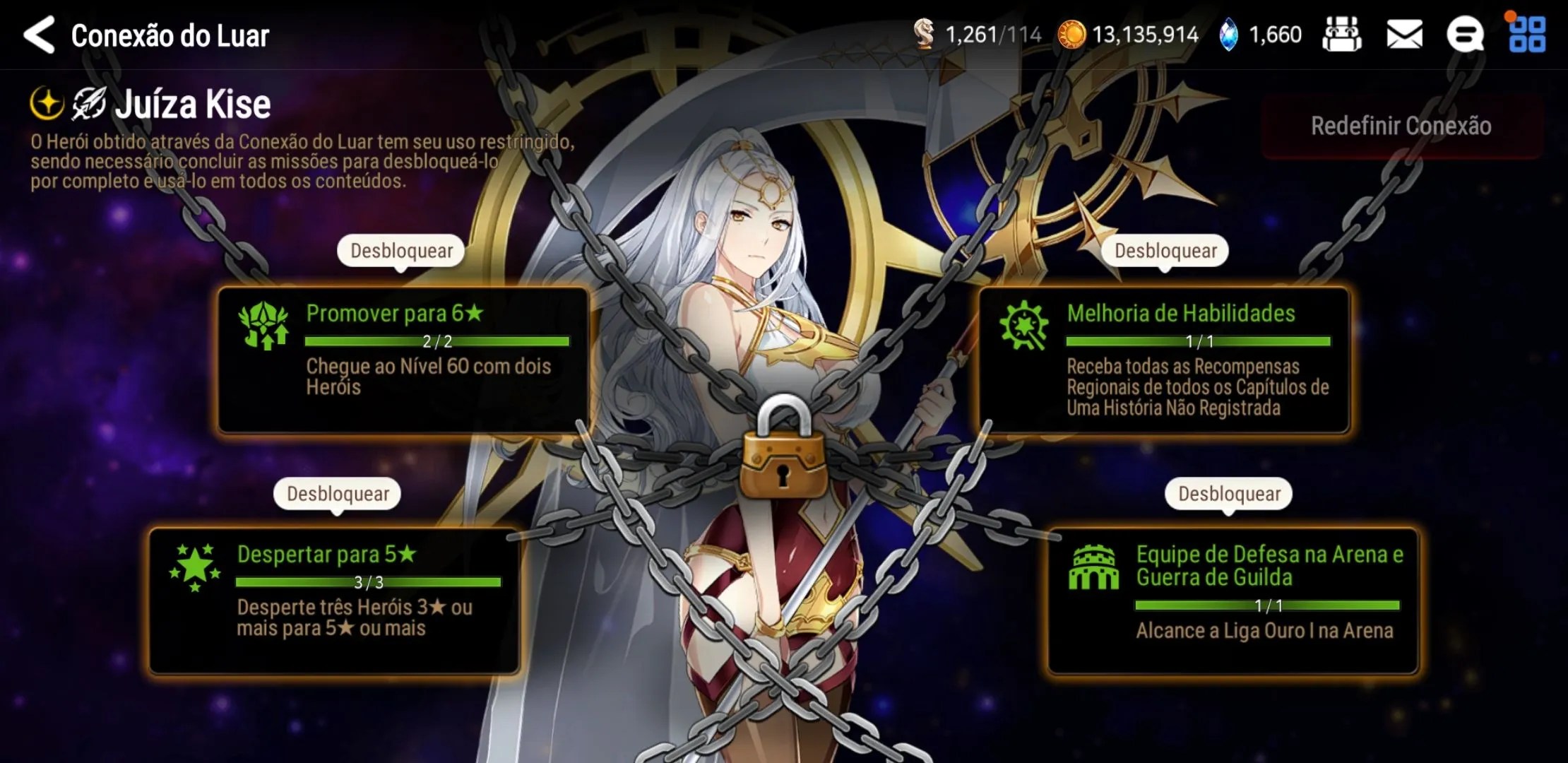1568x763 pixels.
Task: Unlock the Promover para 6★ mission
Action: tap(401, 251)
